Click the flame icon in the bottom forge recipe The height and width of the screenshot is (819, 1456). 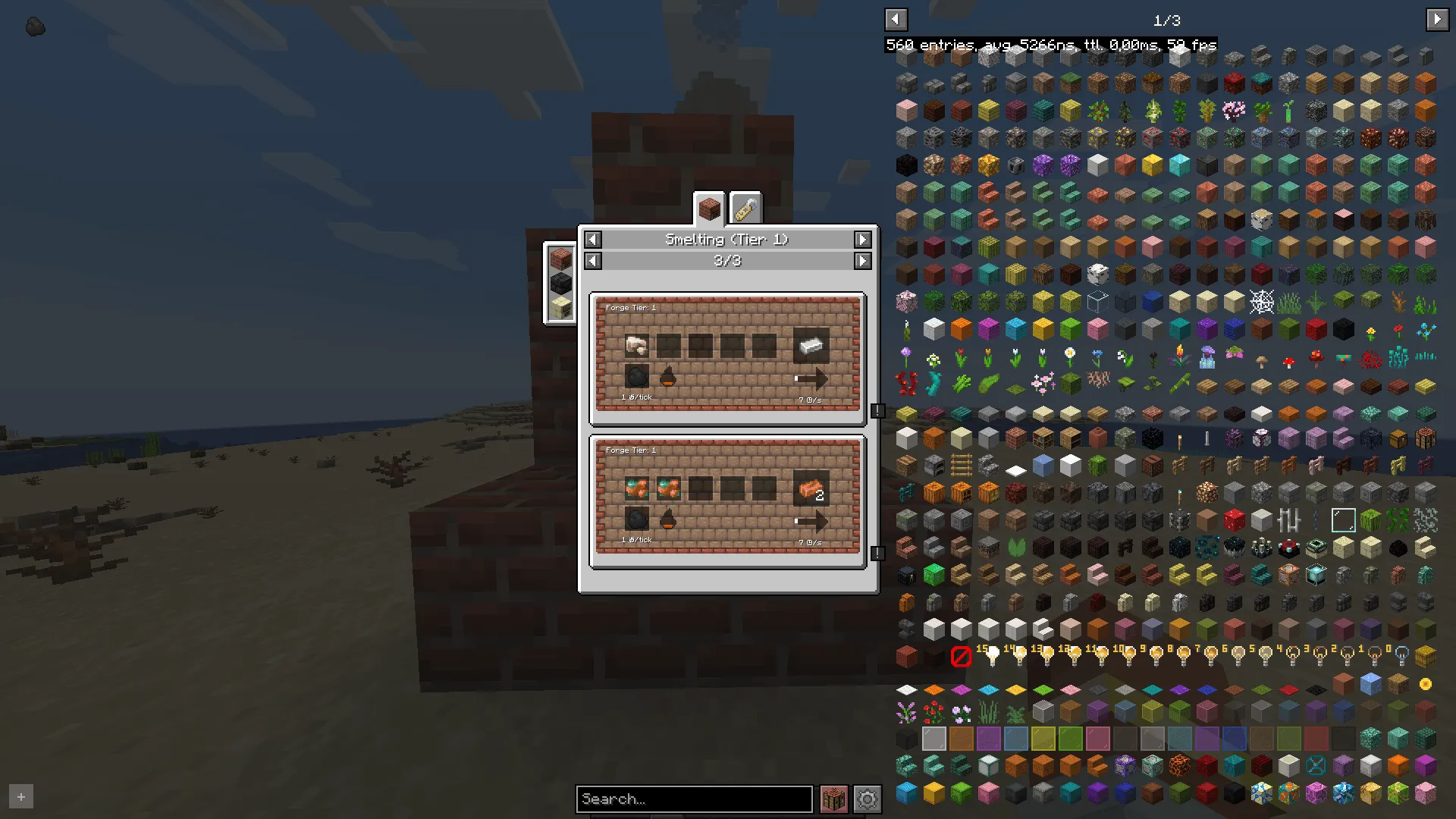coord(666,519)
